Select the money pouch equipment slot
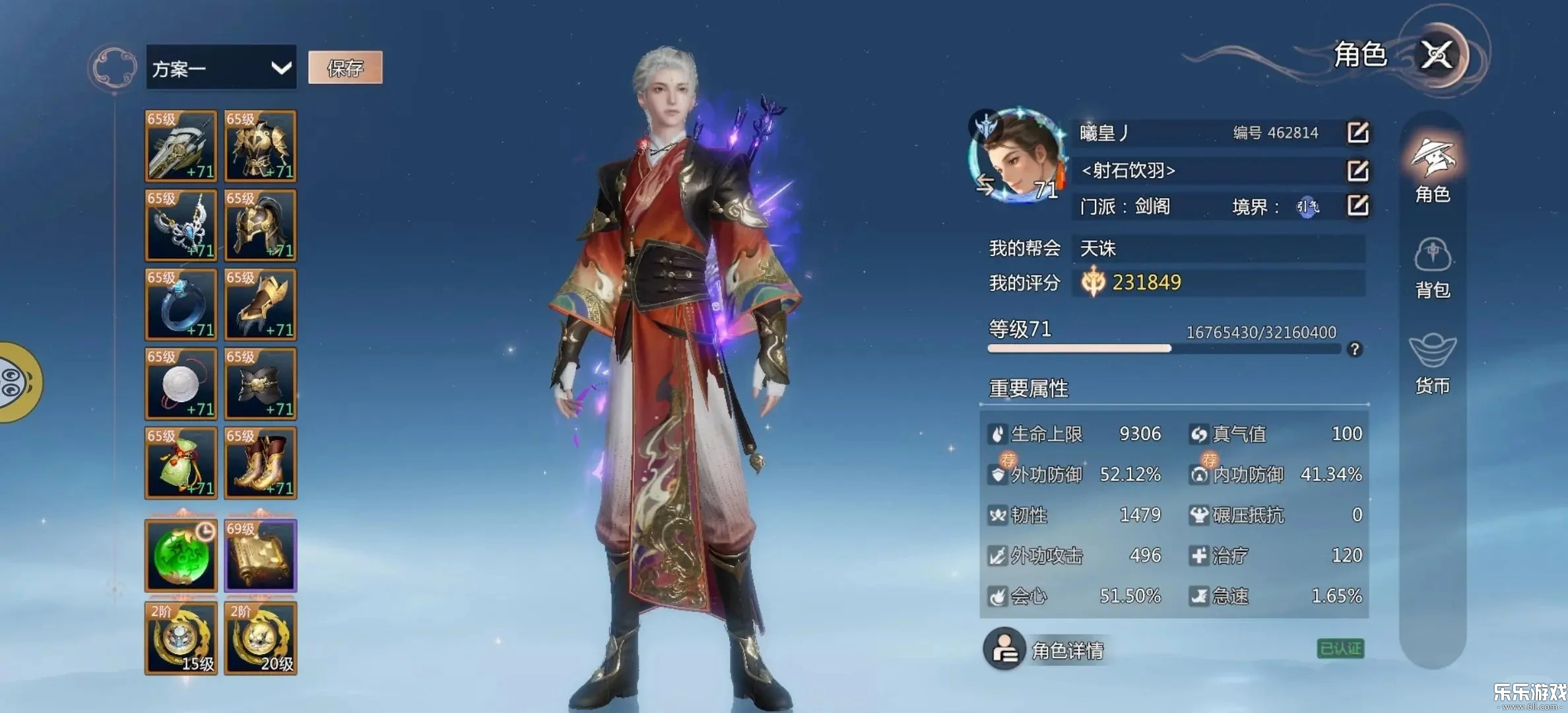The image size is (1568, 713). (x=180, y=462)
